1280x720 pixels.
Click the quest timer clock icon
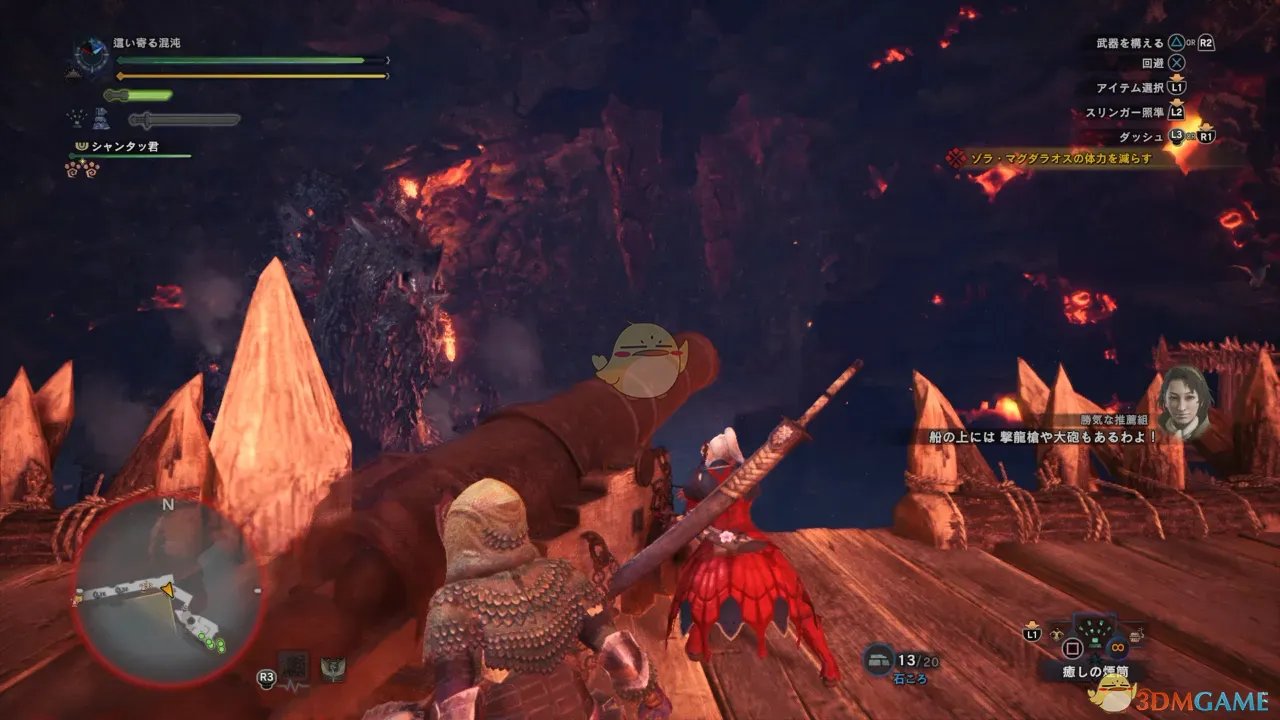91,54
